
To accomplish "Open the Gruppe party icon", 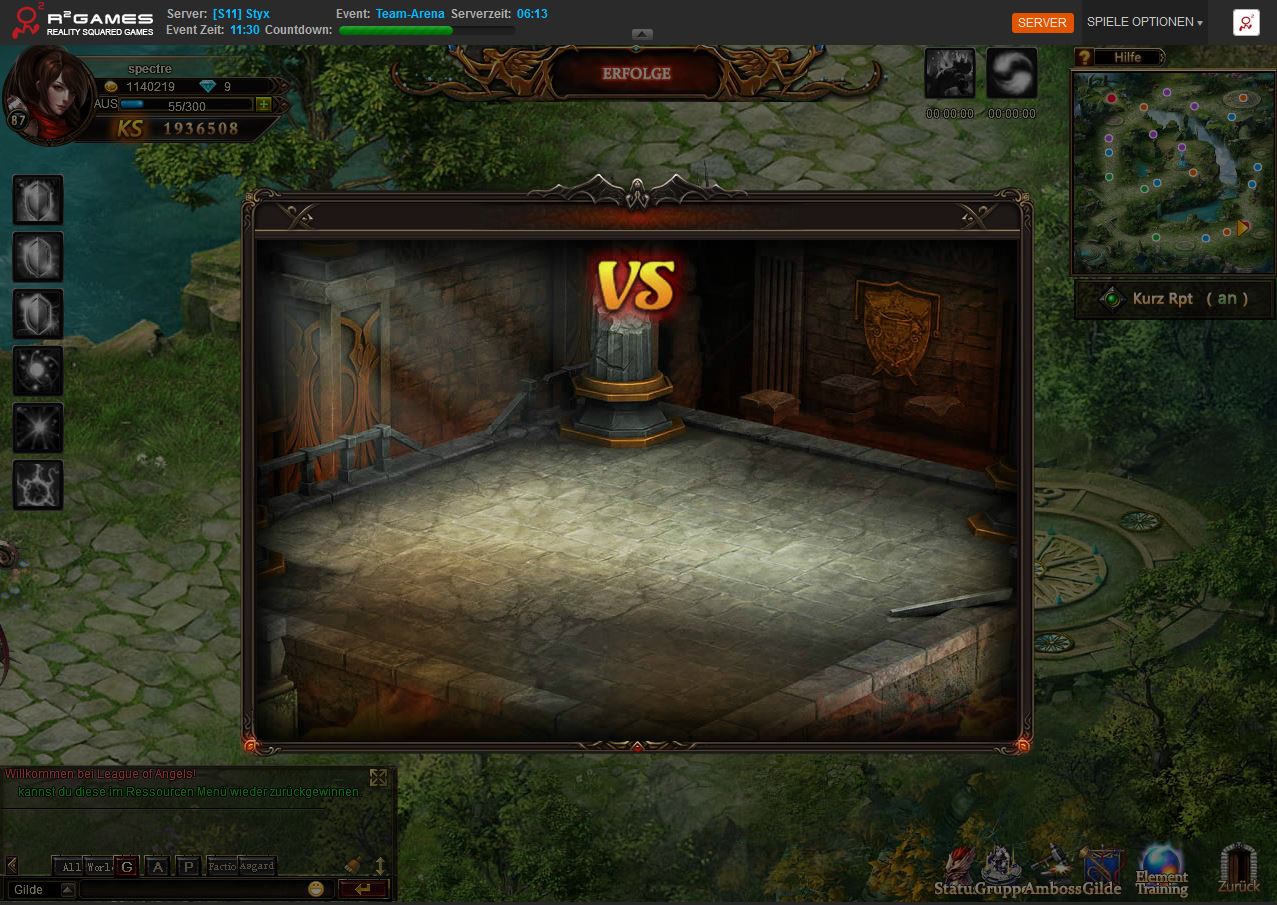I will [x=1000, y=868].
